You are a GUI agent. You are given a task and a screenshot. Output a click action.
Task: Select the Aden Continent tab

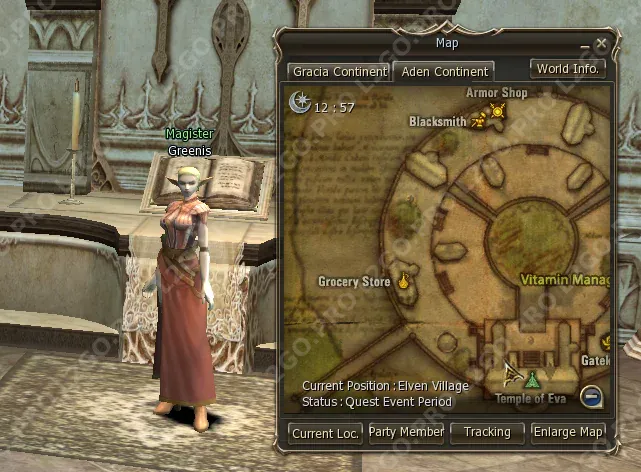442,72
